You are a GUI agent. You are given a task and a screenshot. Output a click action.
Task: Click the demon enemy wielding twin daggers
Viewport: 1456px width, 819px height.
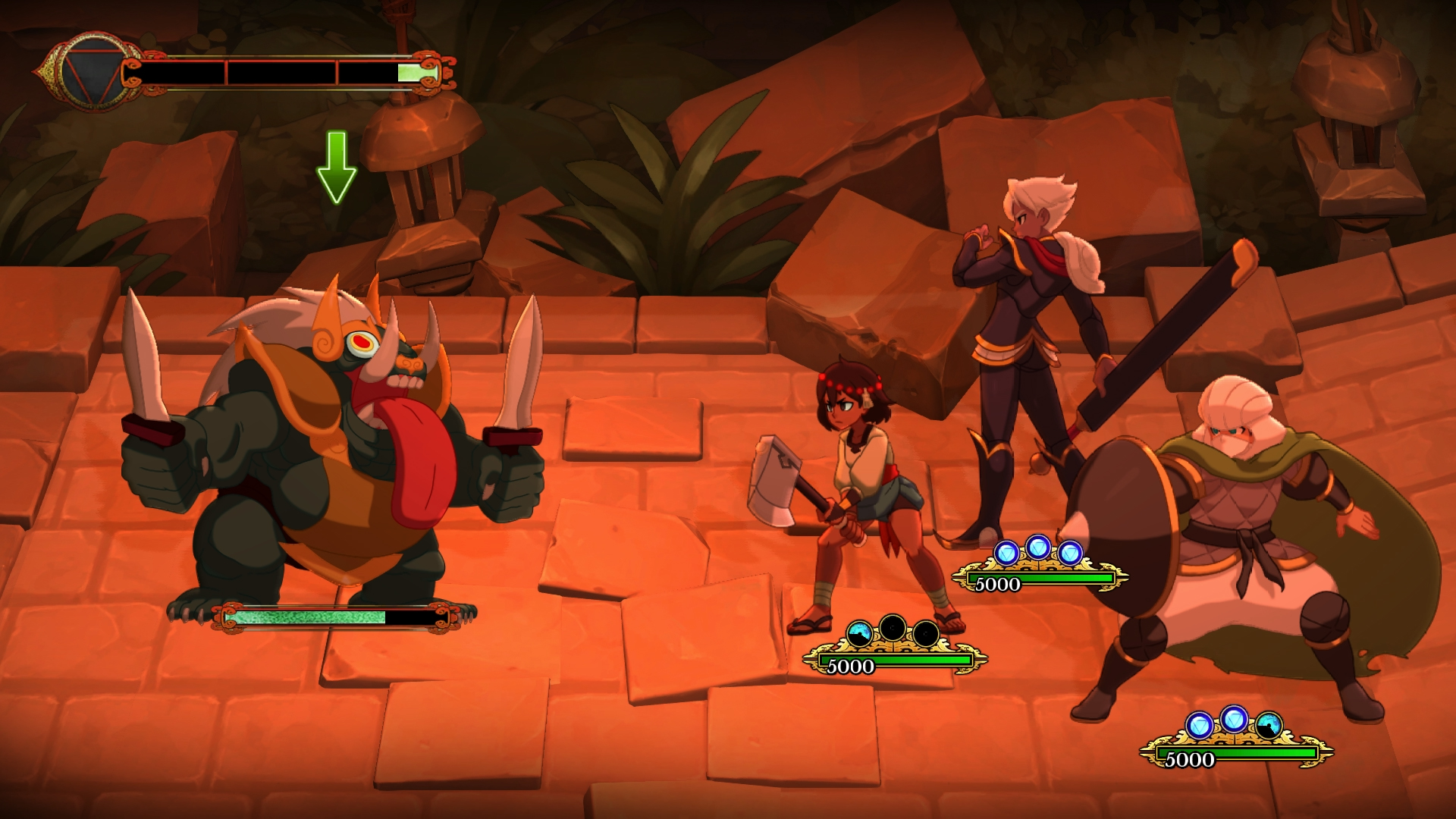click(326, 440)
